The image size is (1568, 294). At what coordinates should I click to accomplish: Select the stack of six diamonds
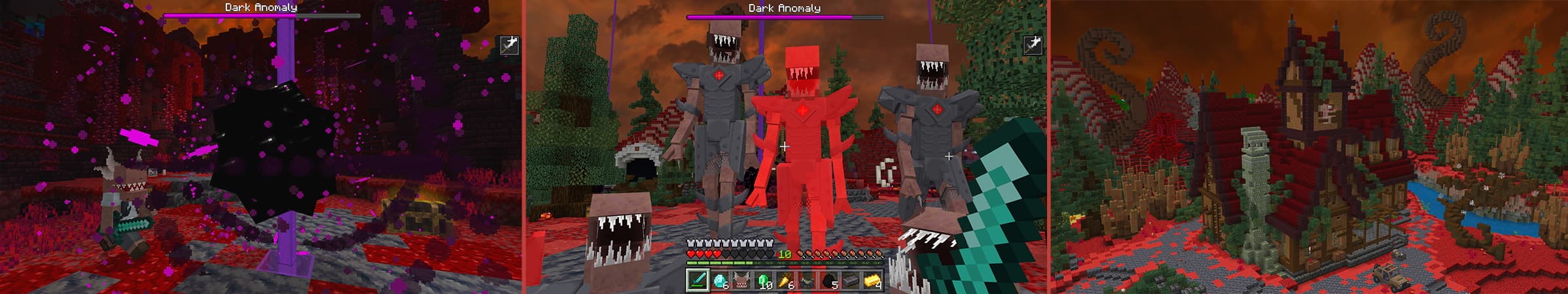point(720,280)
